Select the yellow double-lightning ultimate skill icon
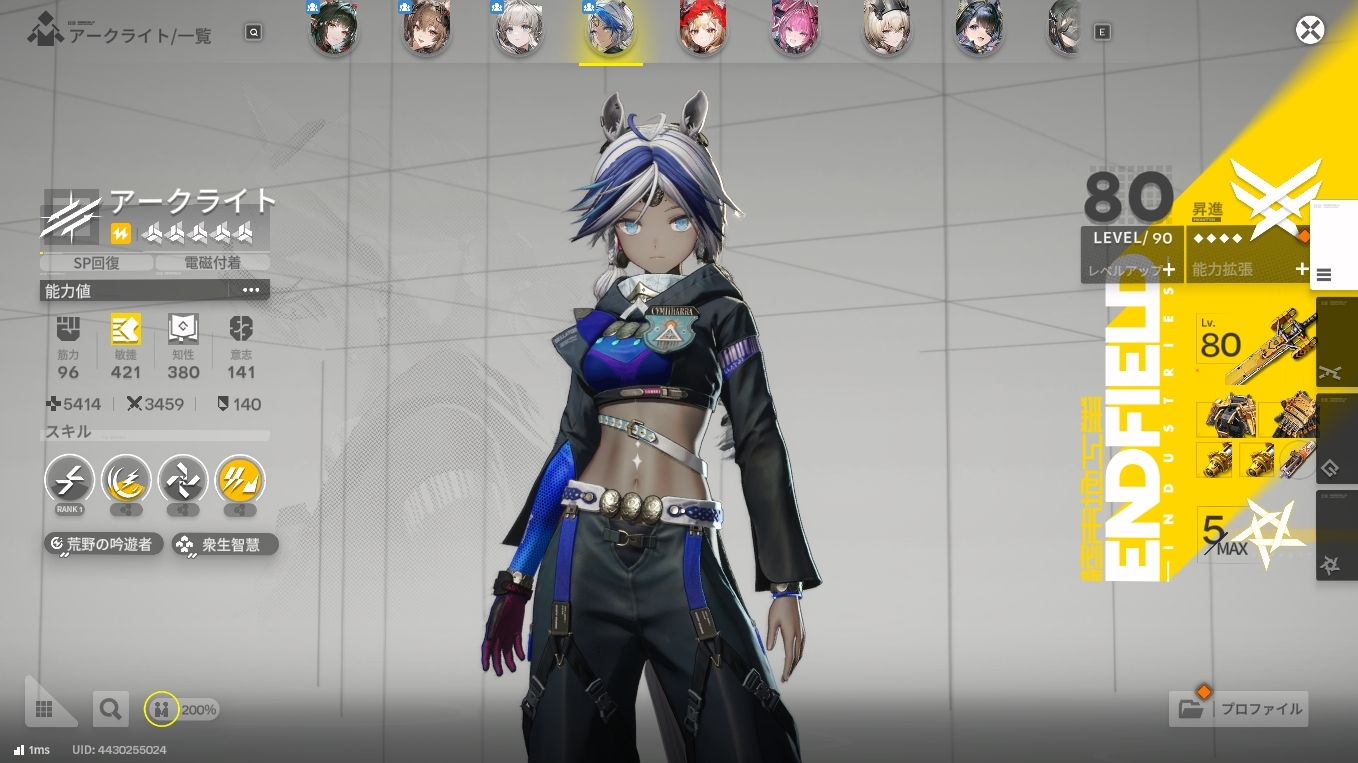This screenshot has height=763, width=1358. [x=240, y=479]
